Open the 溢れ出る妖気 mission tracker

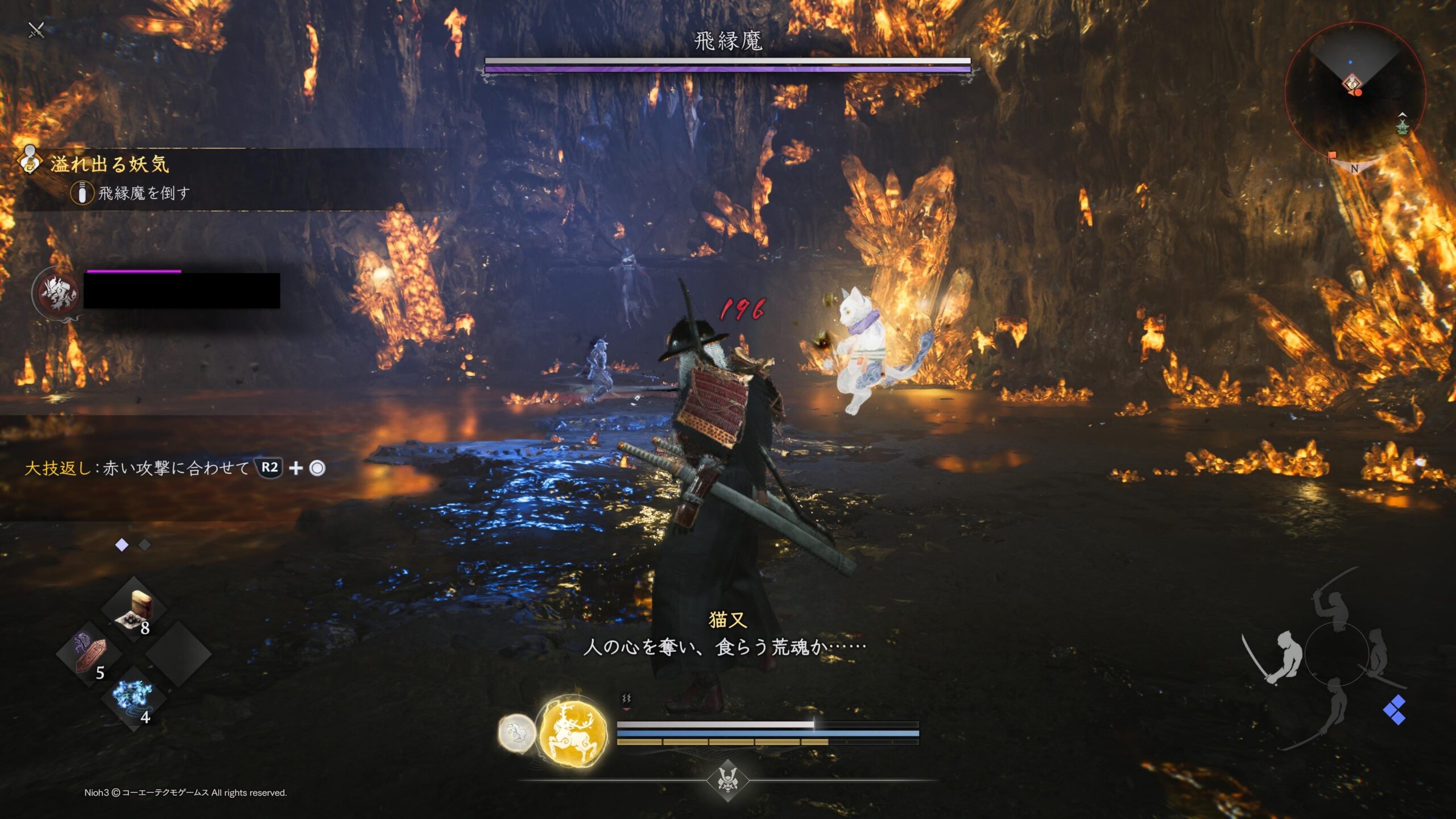tap(109, 165)
